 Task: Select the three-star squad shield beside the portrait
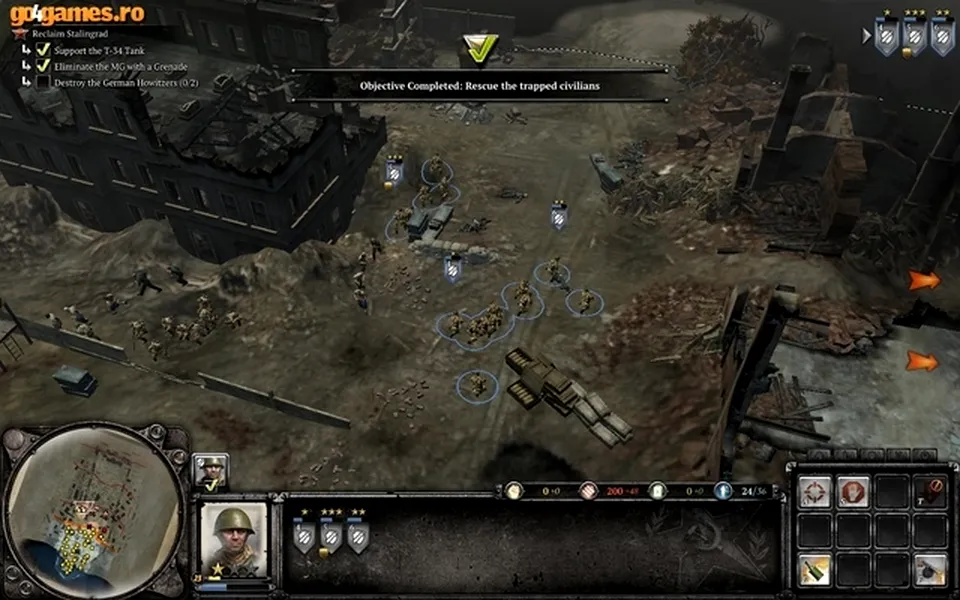(330, 536)
